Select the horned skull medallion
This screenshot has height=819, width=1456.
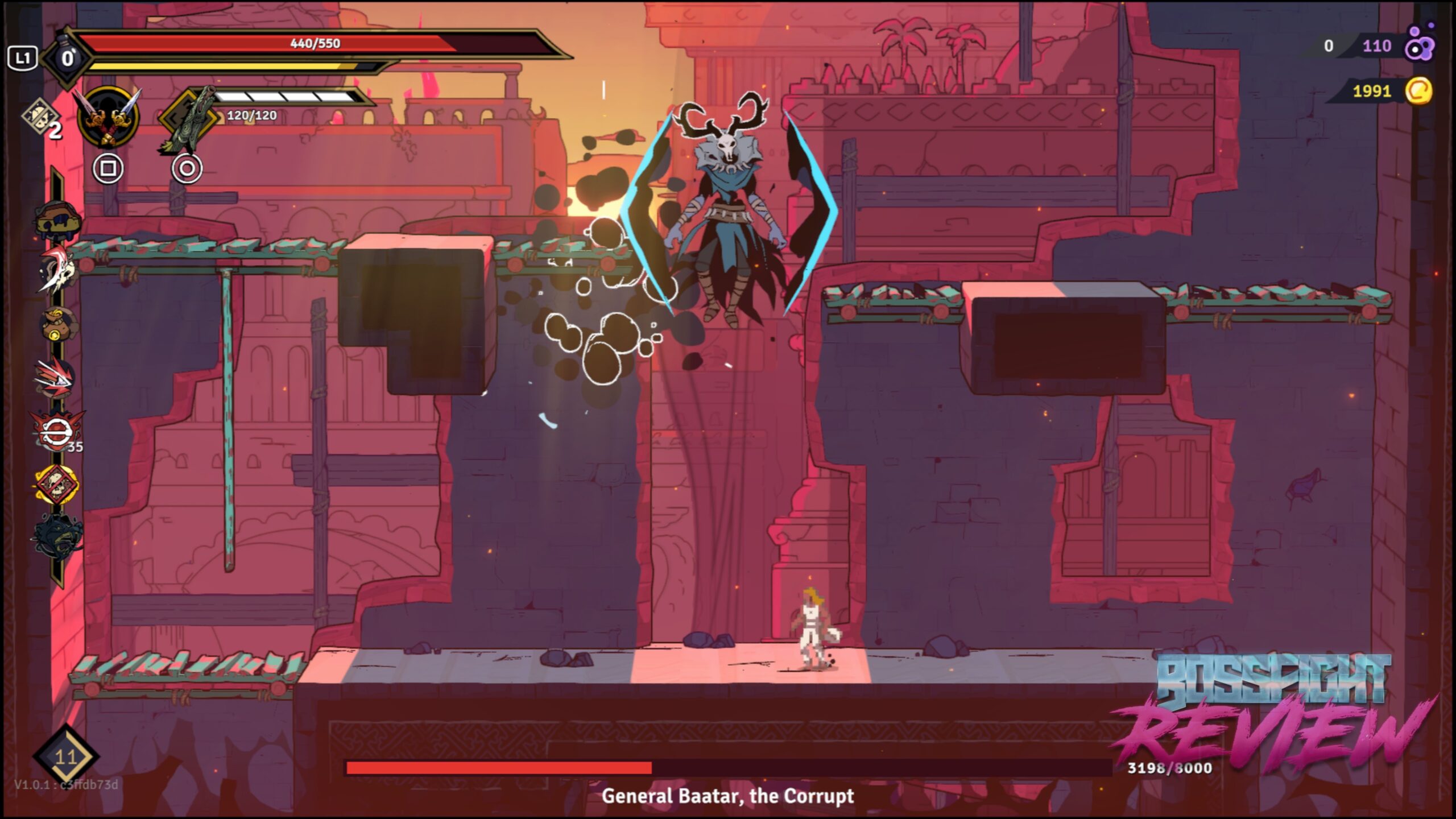(x=58, y=270)
